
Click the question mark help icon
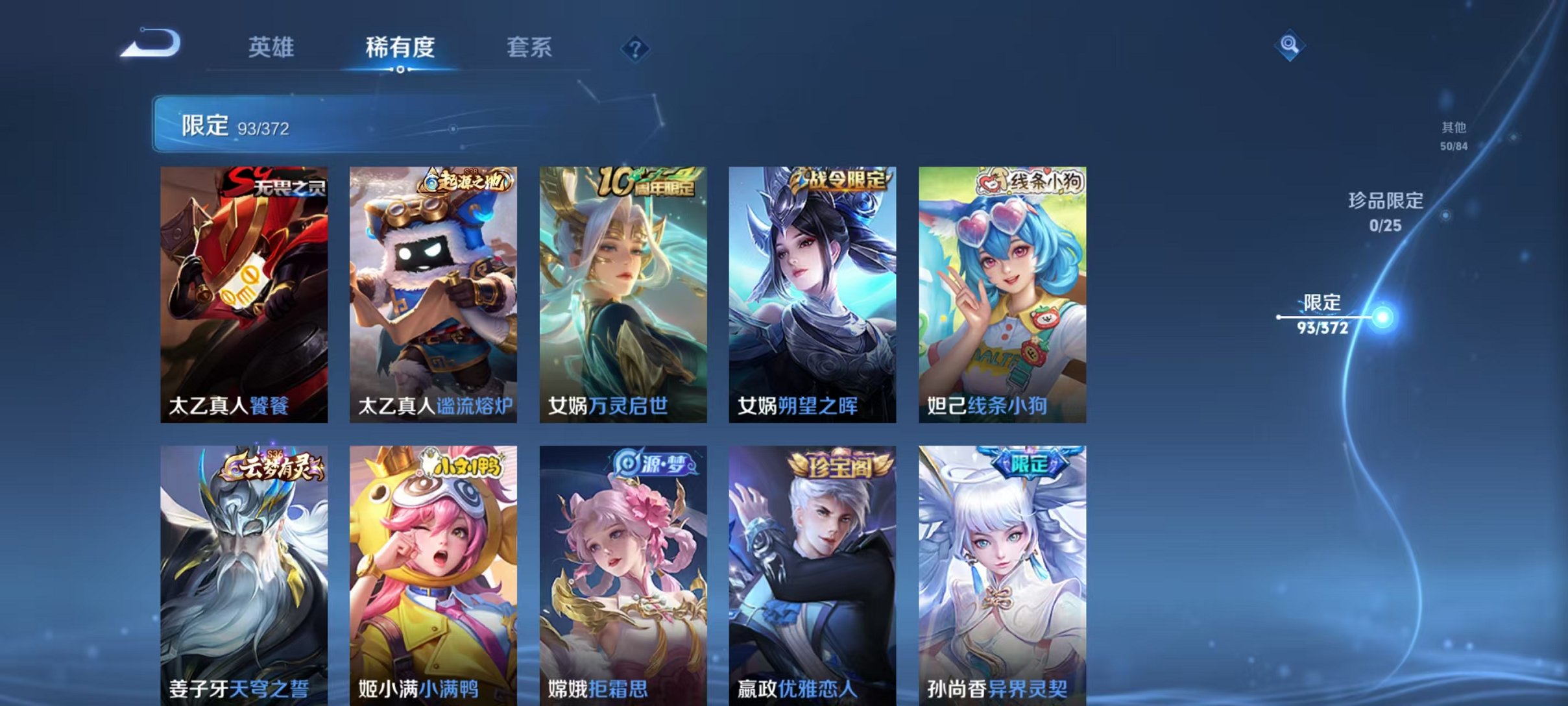click(x=636, y=47)
